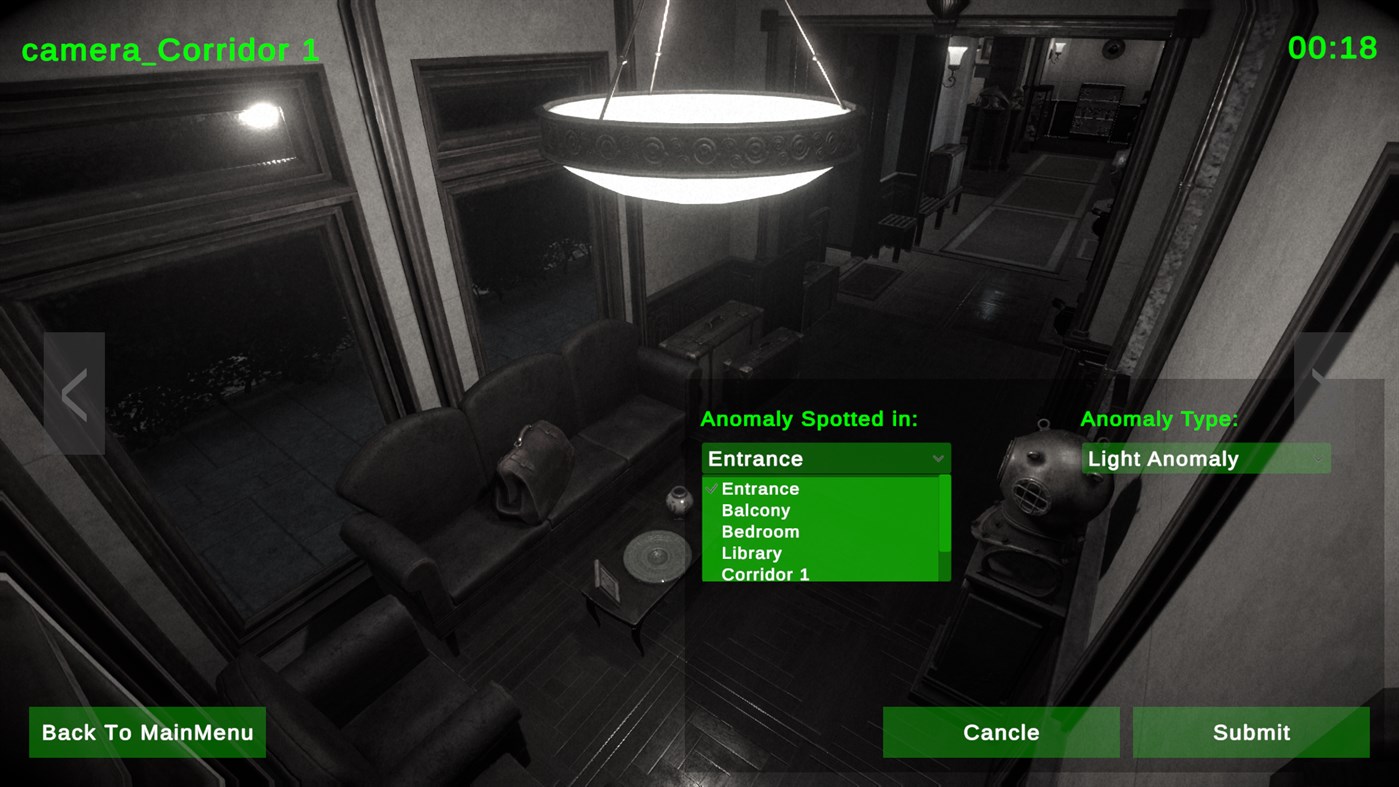Open the Anomaly Type dropdown
This screenshot has height=787, width=1399.
click(x=1205, y=459)
